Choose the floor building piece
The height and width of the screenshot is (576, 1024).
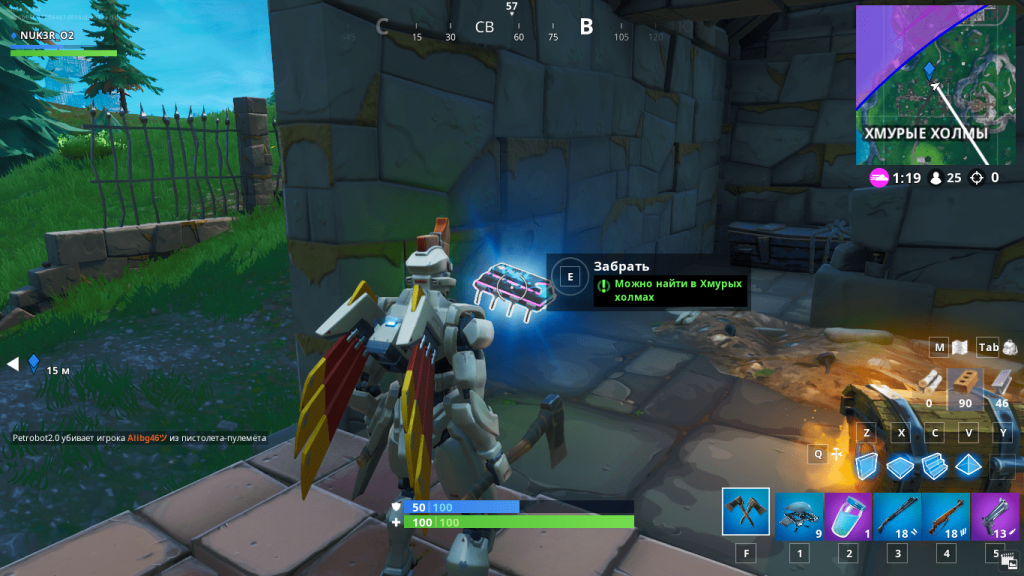[x=901, y=466]
